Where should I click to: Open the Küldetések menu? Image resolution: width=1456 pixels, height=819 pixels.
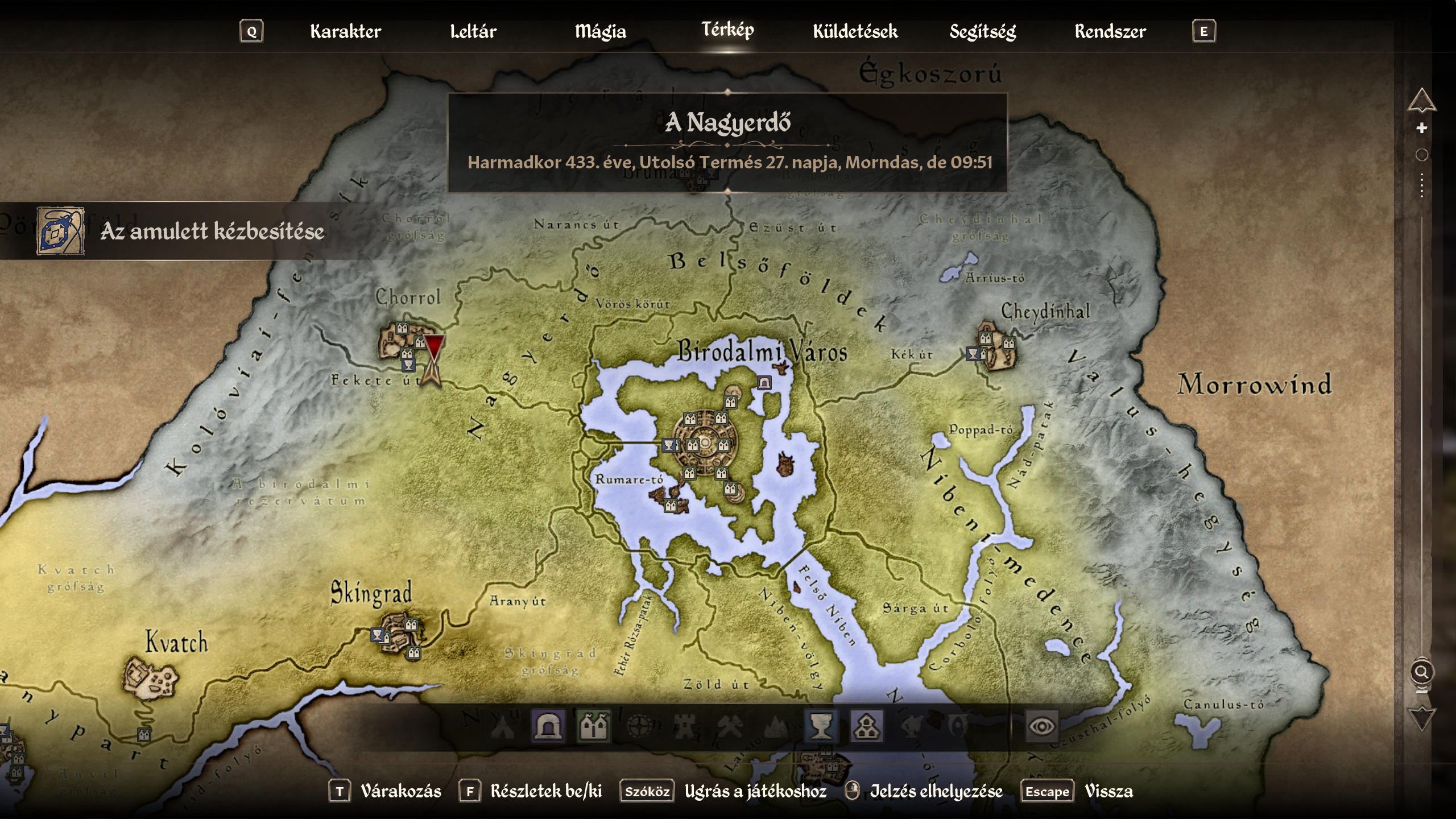coord(855,31)
